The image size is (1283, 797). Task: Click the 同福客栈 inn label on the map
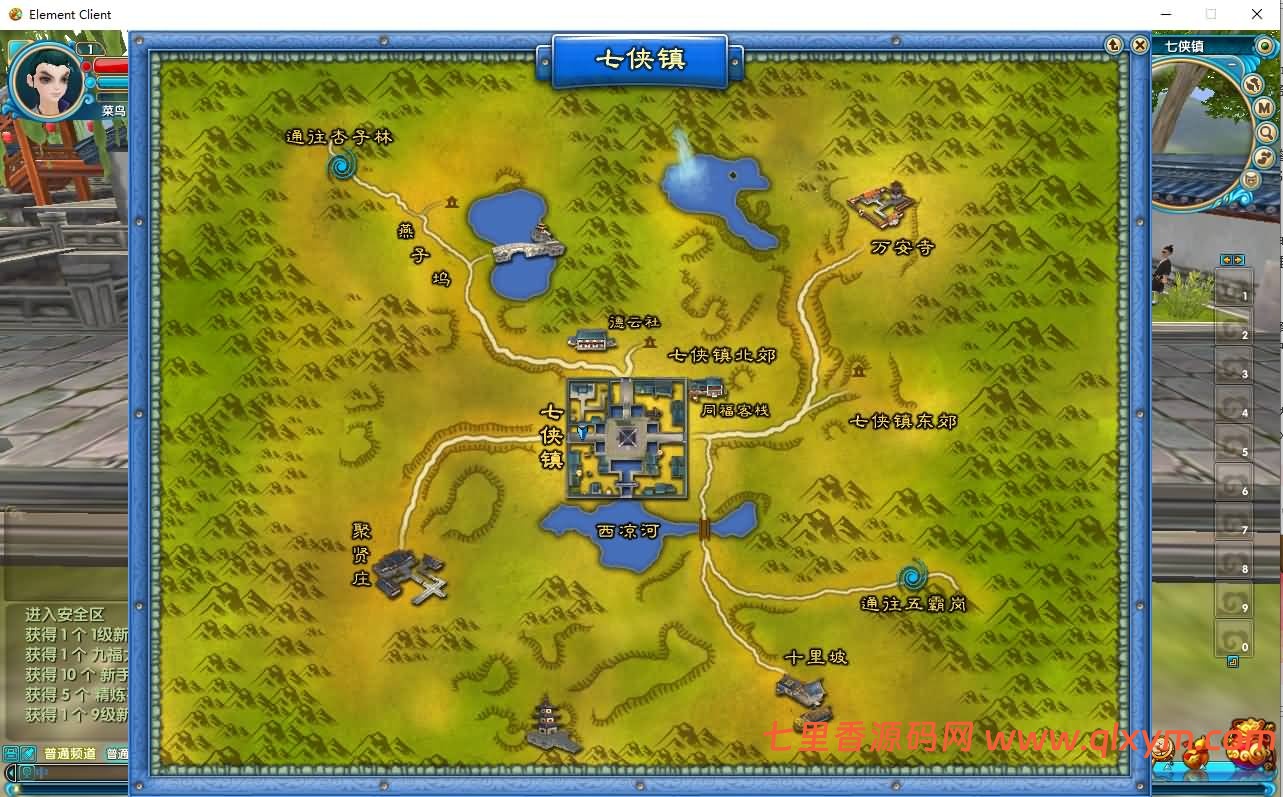(735, 410)
